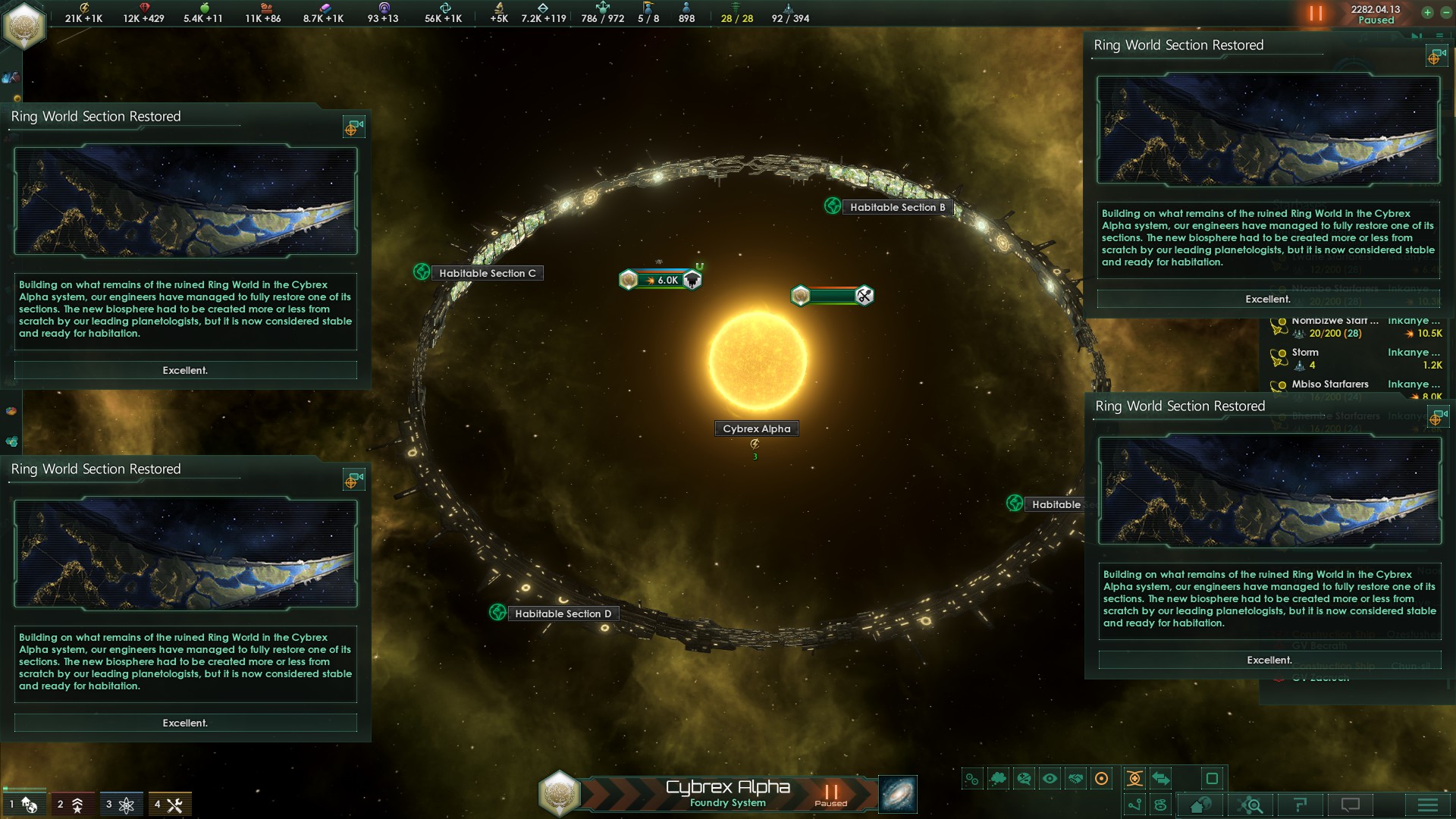
Task: Switch to tab 3 with atom icon
Action: (x=120, y=804)
